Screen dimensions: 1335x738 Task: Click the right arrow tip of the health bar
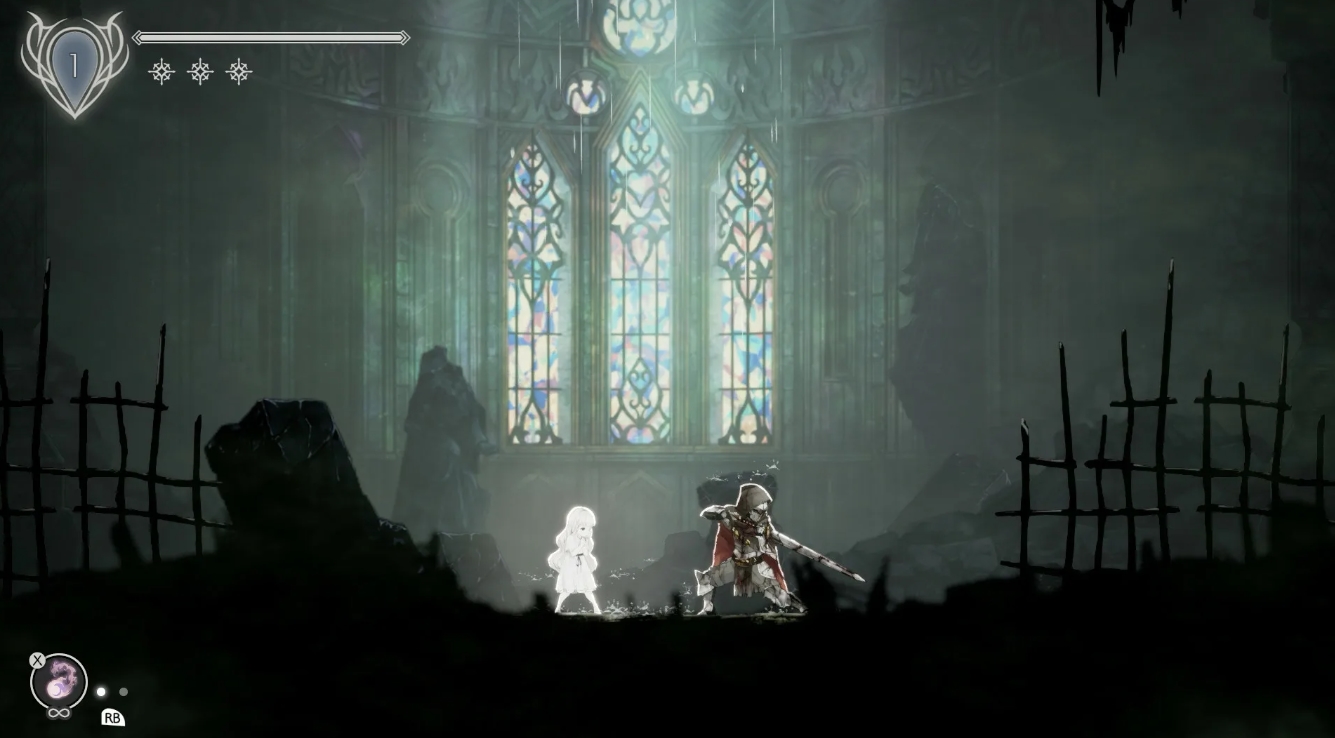404,37
